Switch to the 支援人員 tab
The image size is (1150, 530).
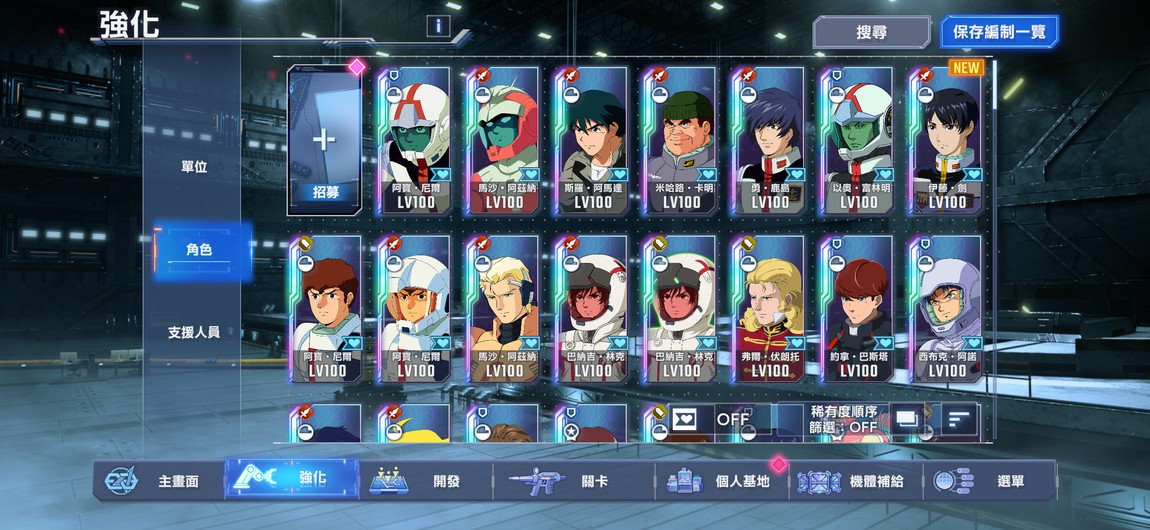point(194,332)
